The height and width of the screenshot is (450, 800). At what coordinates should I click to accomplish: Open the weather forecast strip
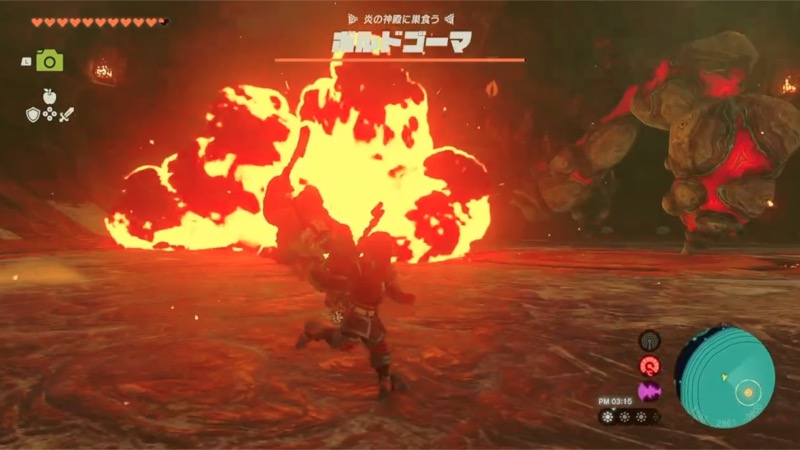click(629, 414)
